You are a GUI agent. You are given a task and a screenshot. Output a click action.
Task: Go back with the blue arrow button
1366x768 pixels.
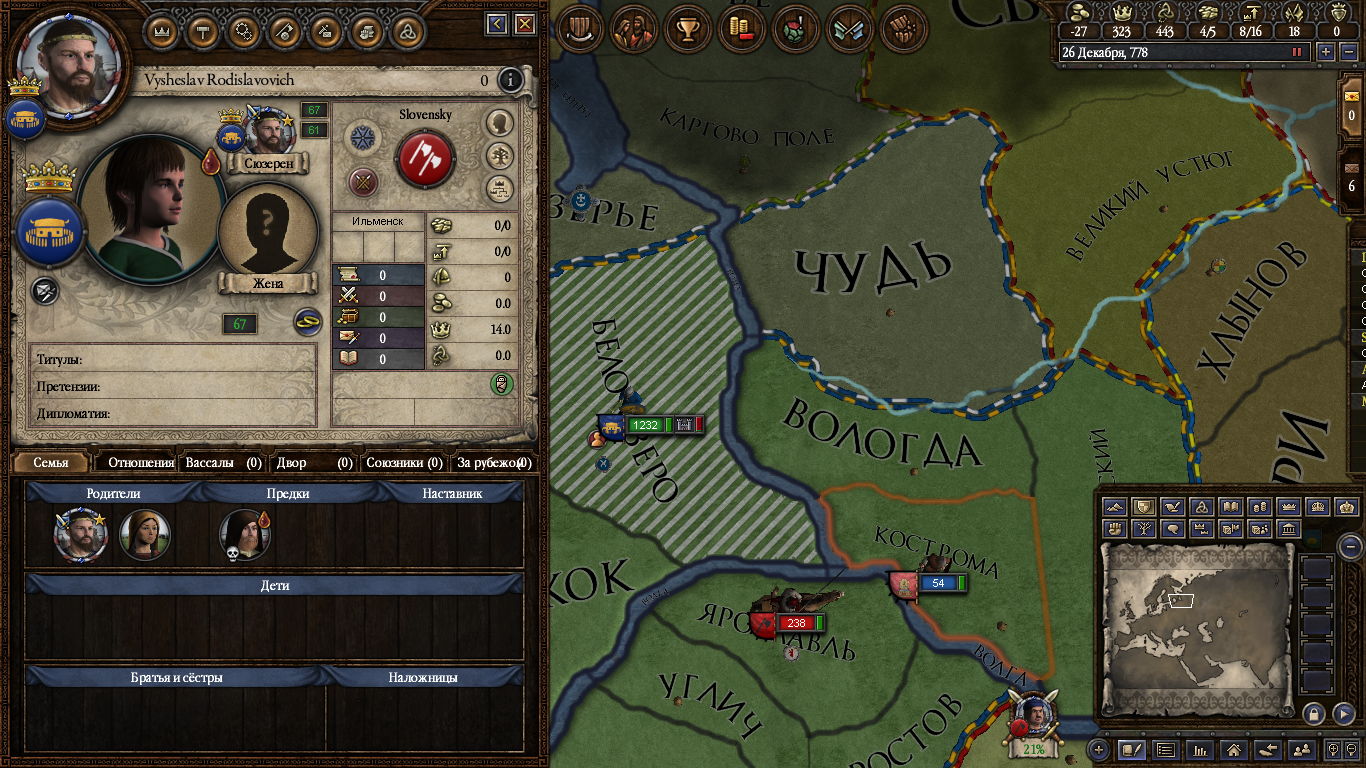[497, 24]
